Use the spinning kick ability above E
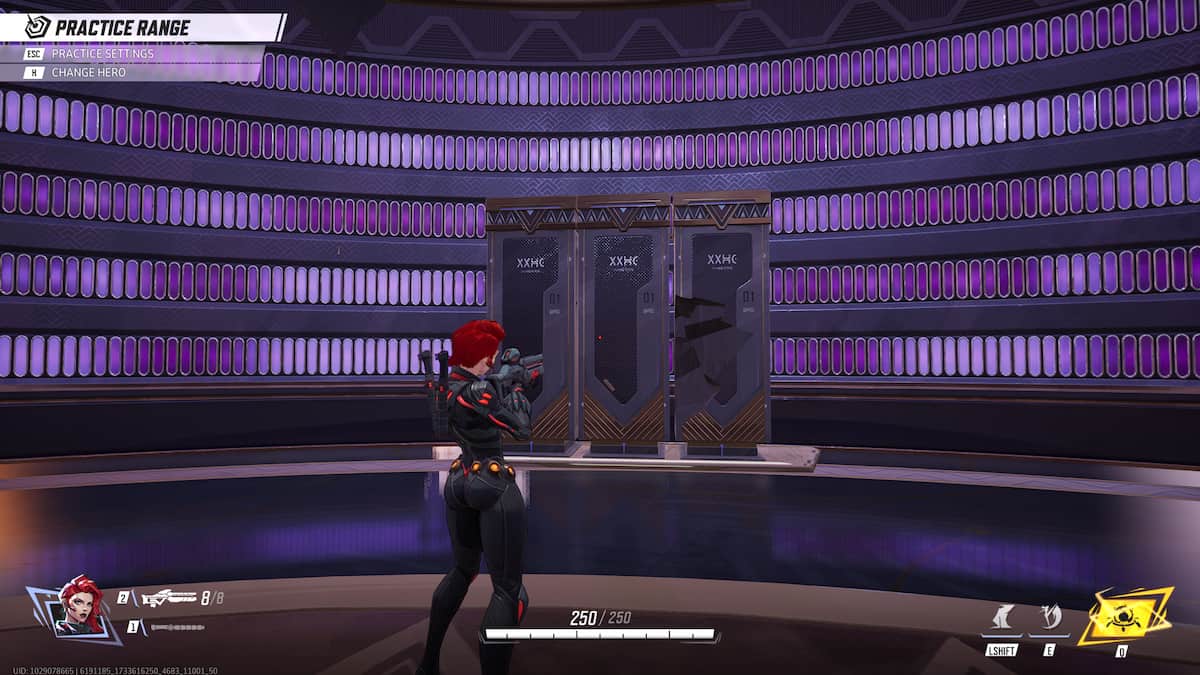 pyautogui.click(x=1050, y=618)
